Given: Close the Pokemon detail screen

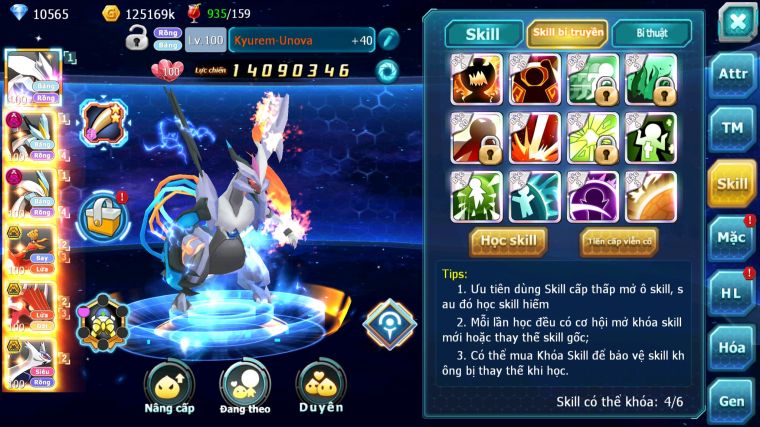Looking at the screenshot, I should point(737,22).
